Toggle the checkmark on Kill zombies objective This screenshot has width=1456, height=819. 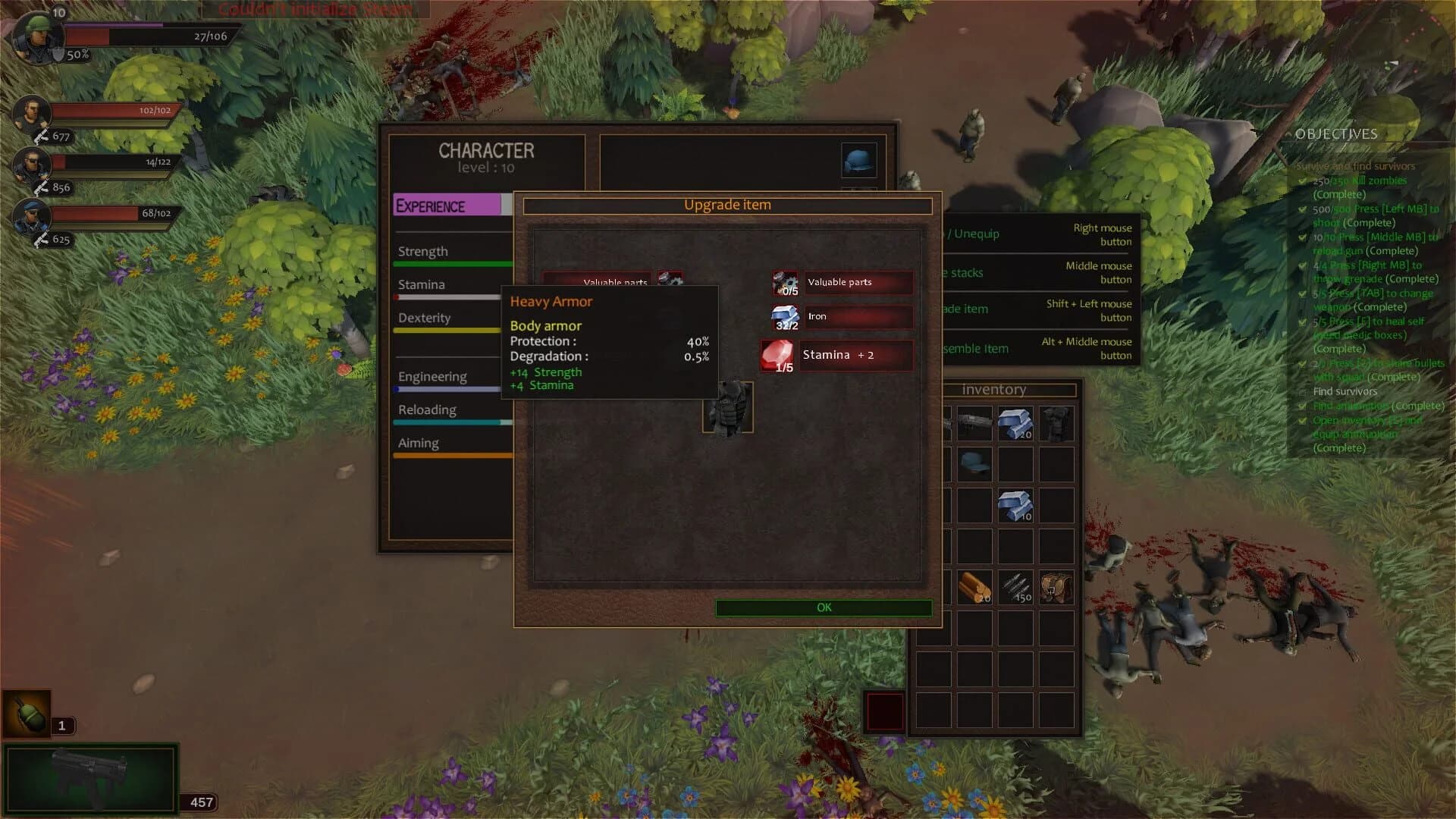(1302, 180)
